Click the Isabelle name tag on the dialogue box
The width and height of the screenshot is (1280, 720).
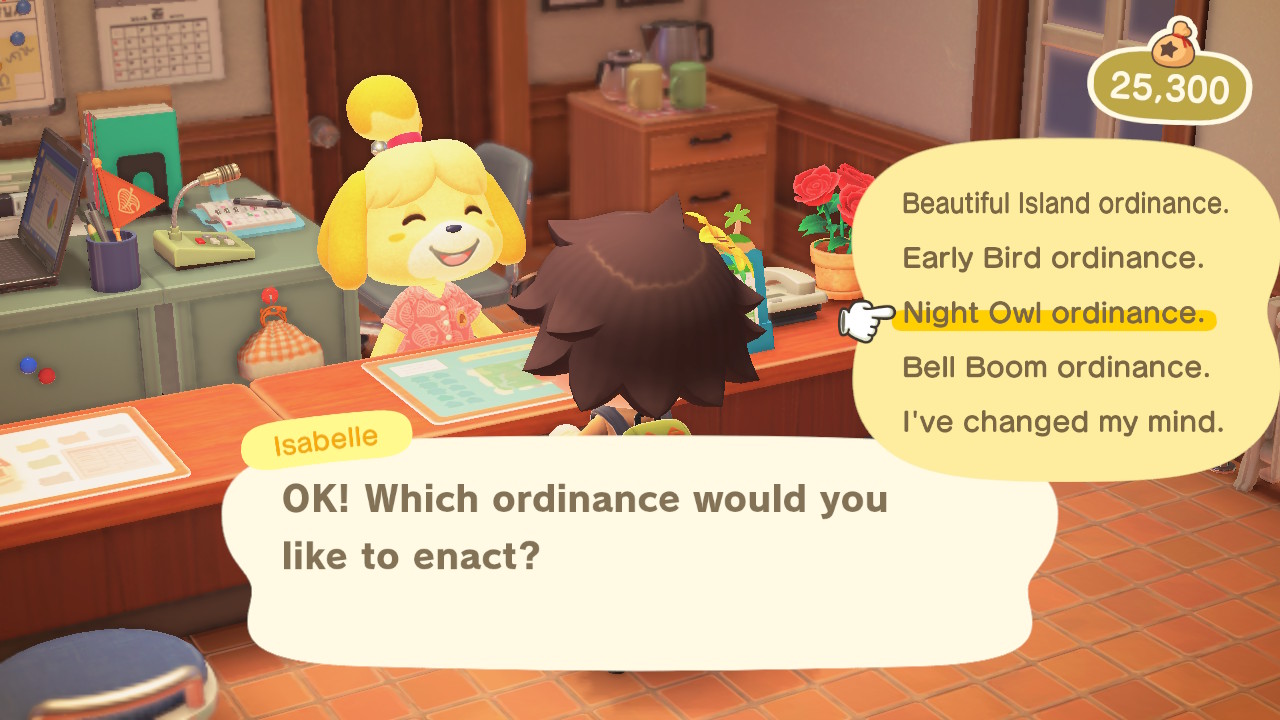[x=326, y=437]
